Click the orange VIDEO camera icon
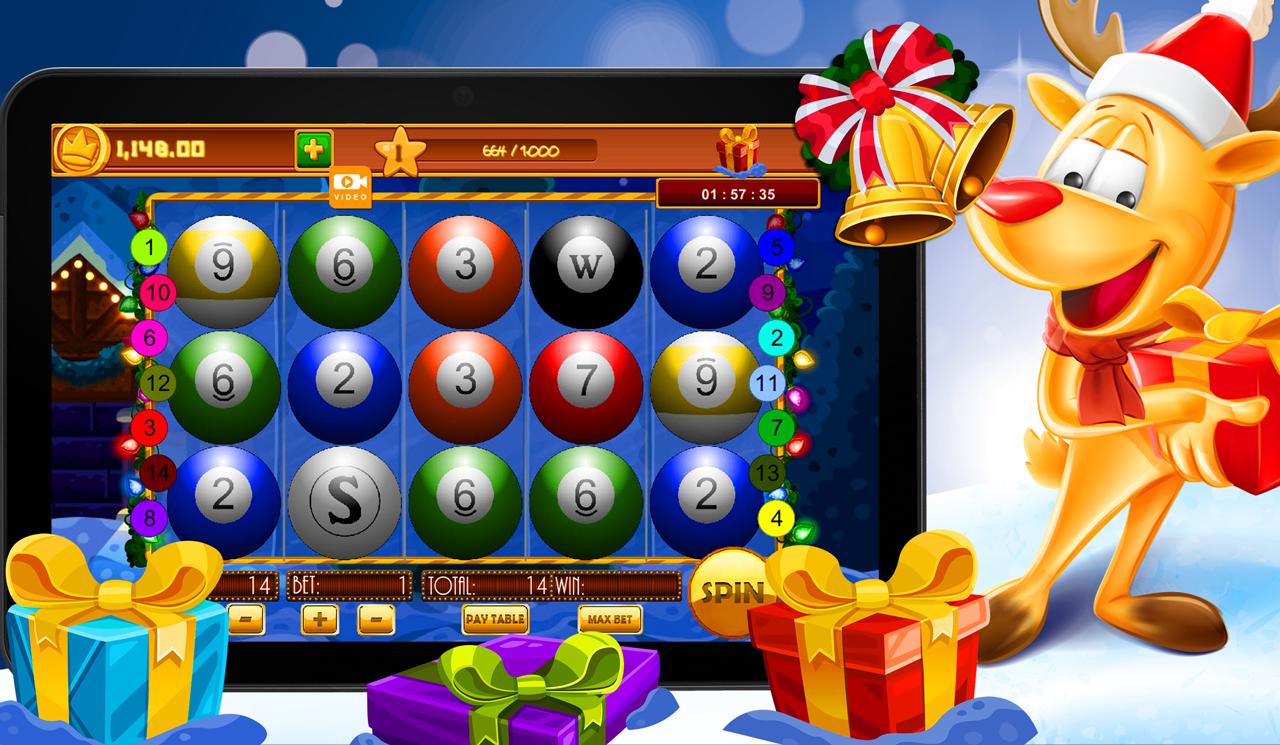The width and height of the screenshot is (1280, 745). 348,188
